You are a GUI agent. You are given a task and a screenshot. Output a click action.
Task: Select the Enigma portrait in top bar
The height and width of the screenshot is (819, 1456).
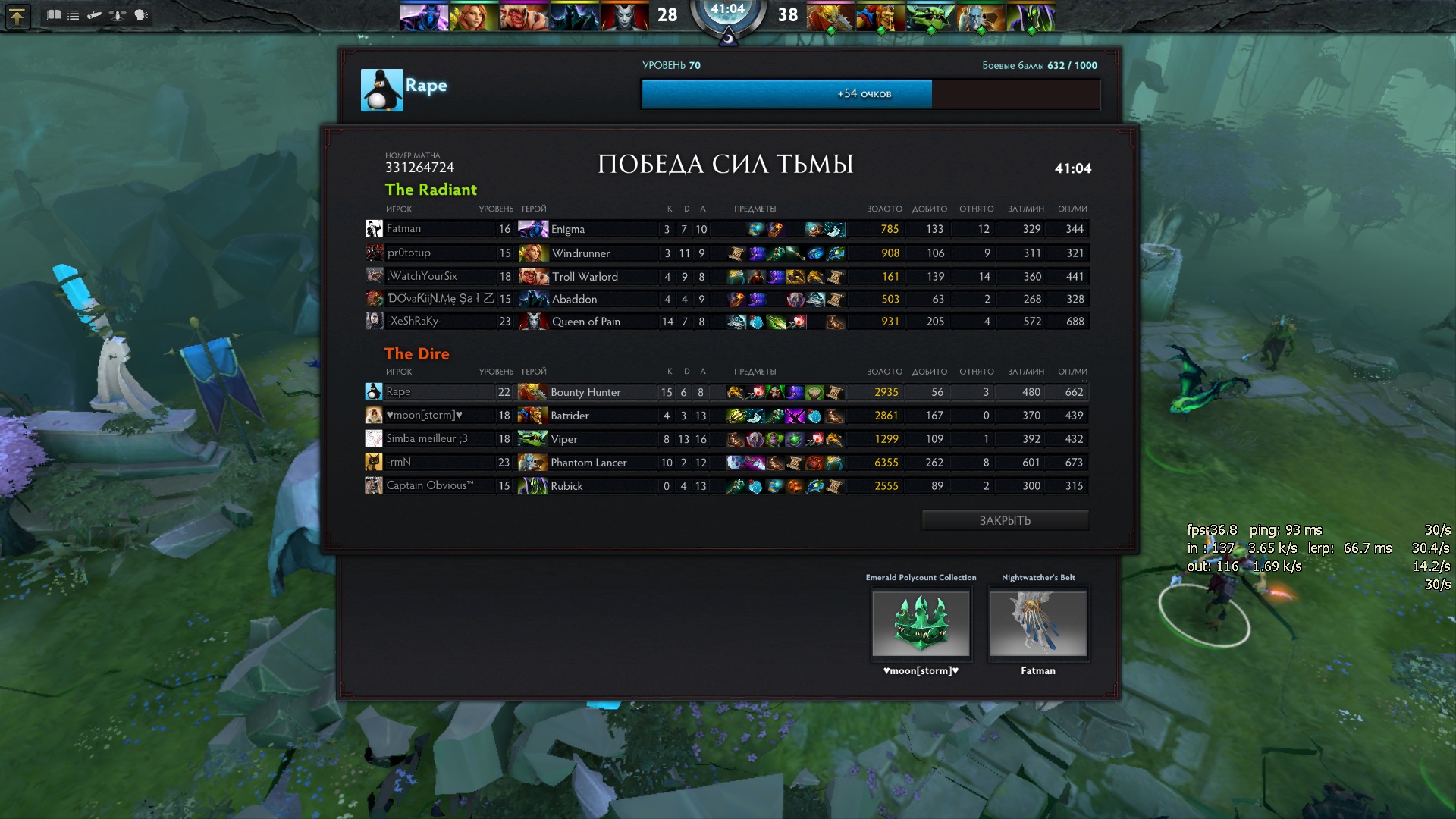click(x=424, y=17)
